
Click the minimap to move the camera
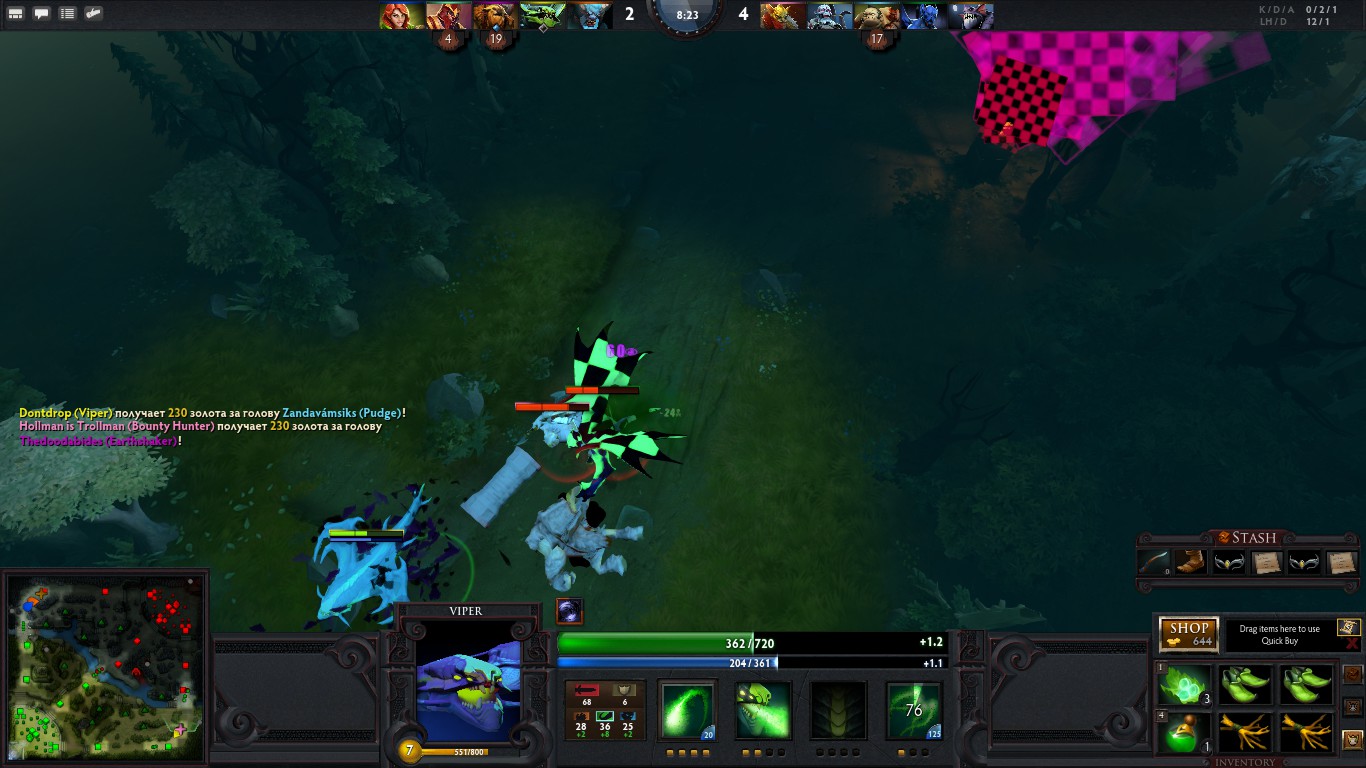(x=105, y=665)
